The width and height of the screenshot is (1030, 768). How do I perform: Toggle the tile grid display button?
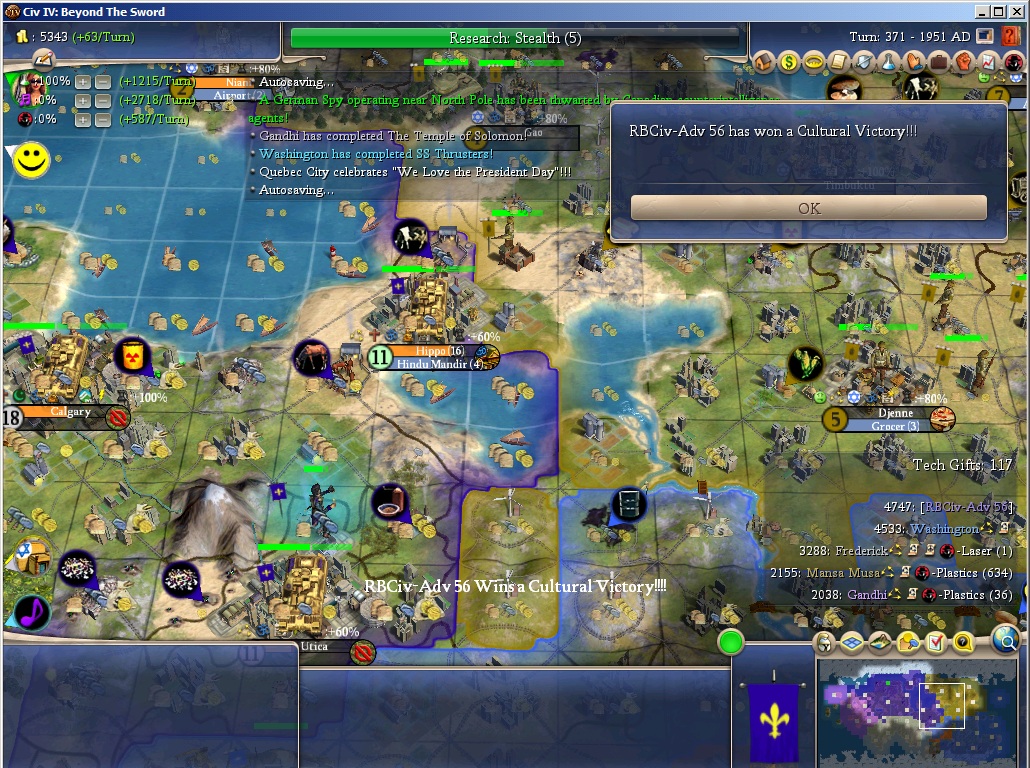click(852, 642)
